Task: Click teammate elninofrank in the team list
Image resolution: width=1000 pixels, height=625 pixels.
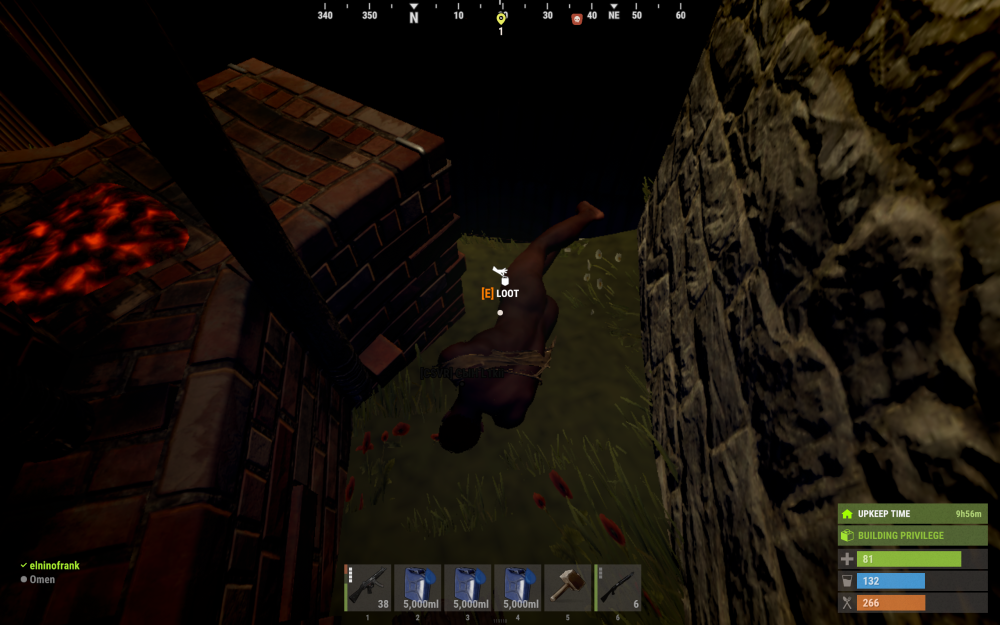Action: (x=54, y=565)
